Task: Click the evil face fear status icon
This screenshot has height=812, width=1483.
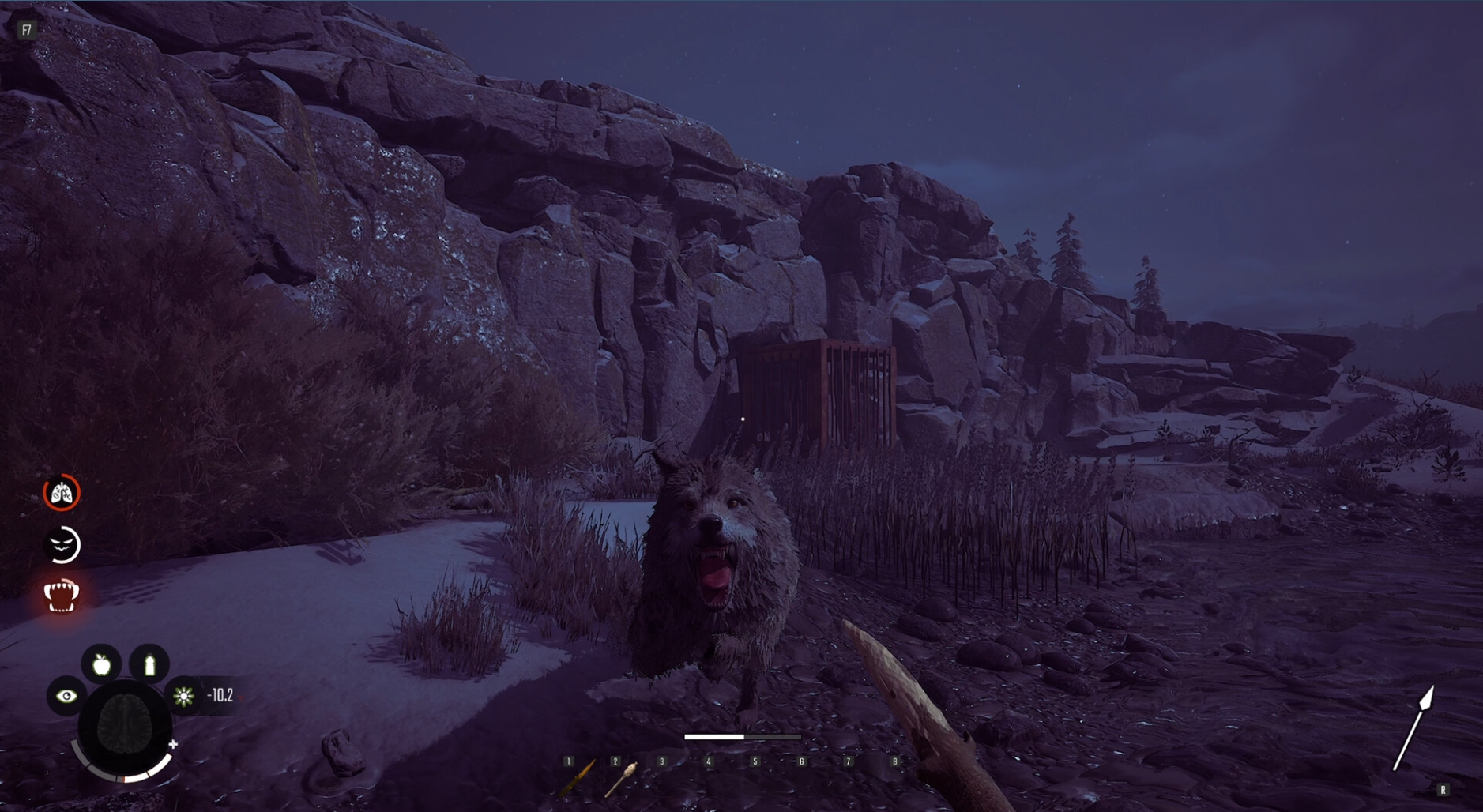Action: click(62, 545)
